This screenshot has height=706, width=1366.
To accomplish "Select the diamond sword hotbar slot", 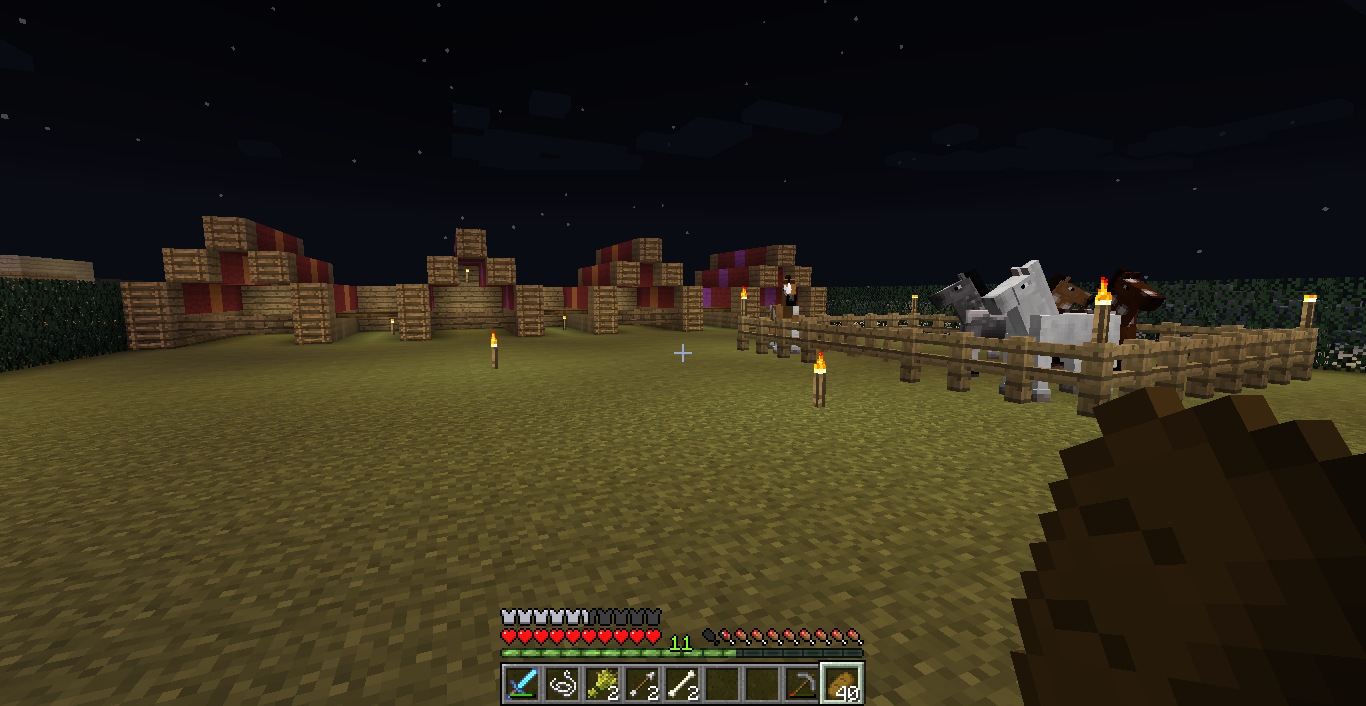I will 523,684.
